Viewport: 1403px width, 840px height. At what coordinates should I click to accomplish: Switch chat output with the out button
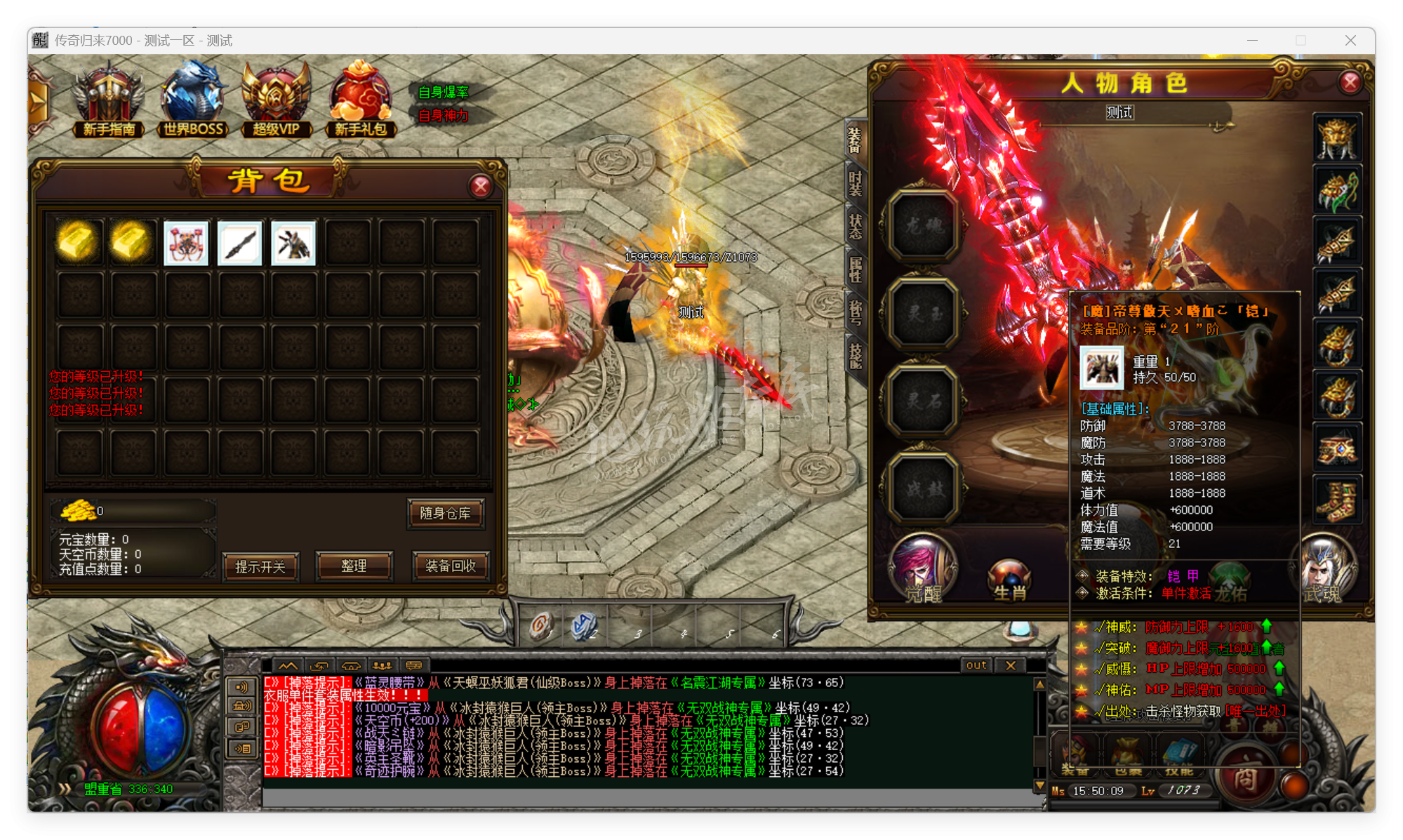[x=976, y=665]
